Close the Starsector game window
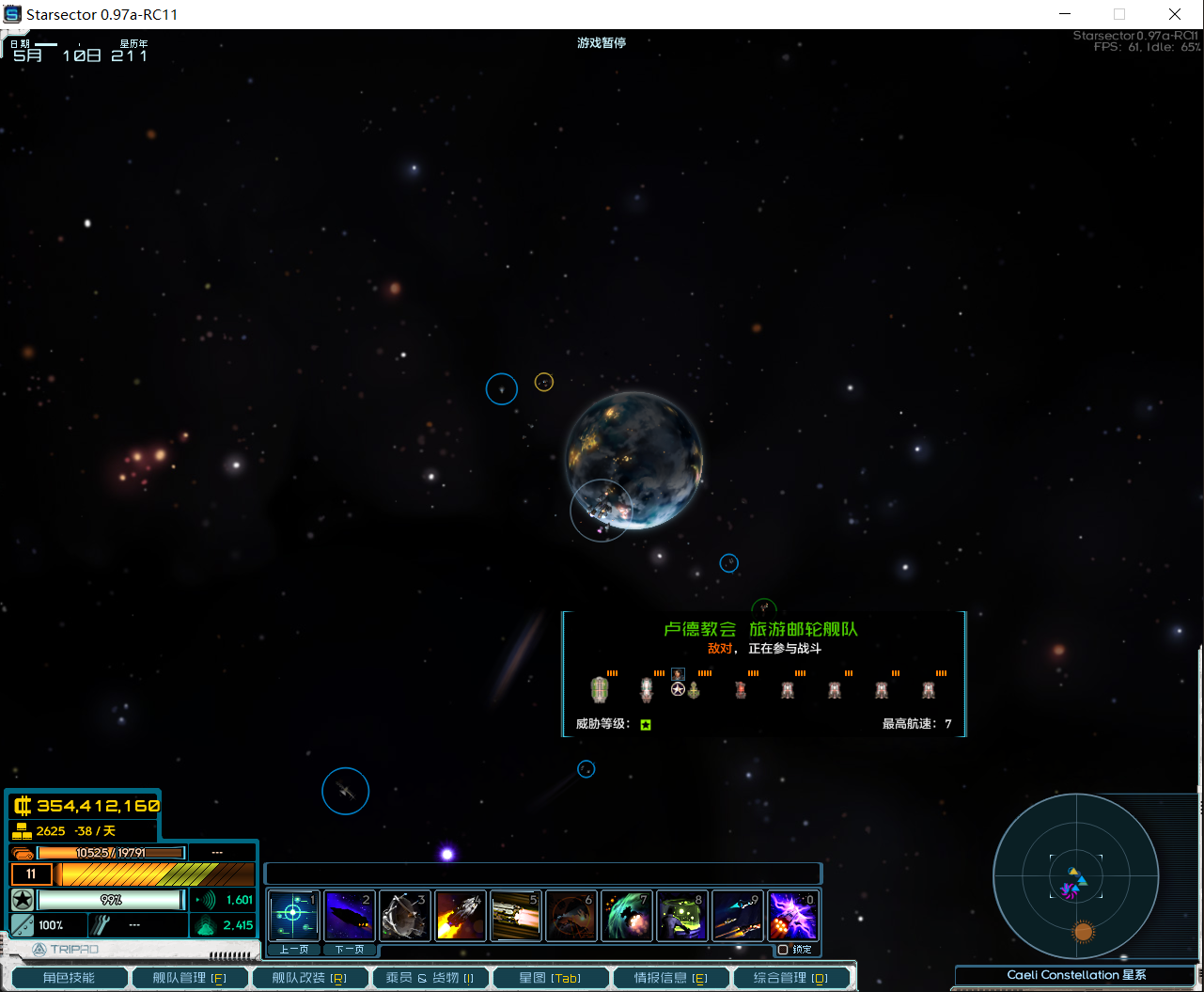The width and height of the screenshot is (1204, 992). (x=1175, y=14)
